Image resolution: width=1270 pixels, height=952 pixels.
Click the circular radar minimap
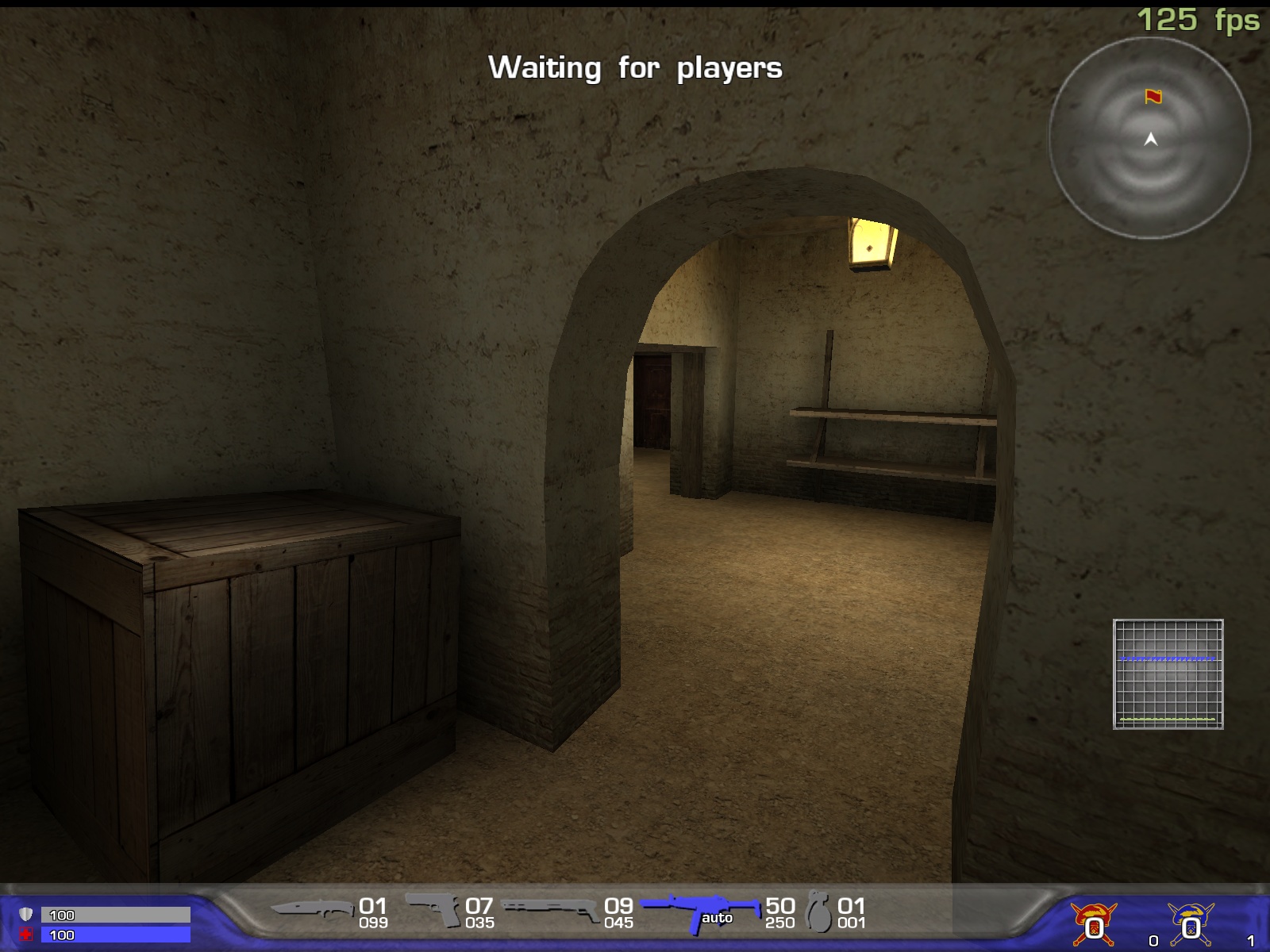[x=1149, y=138]
